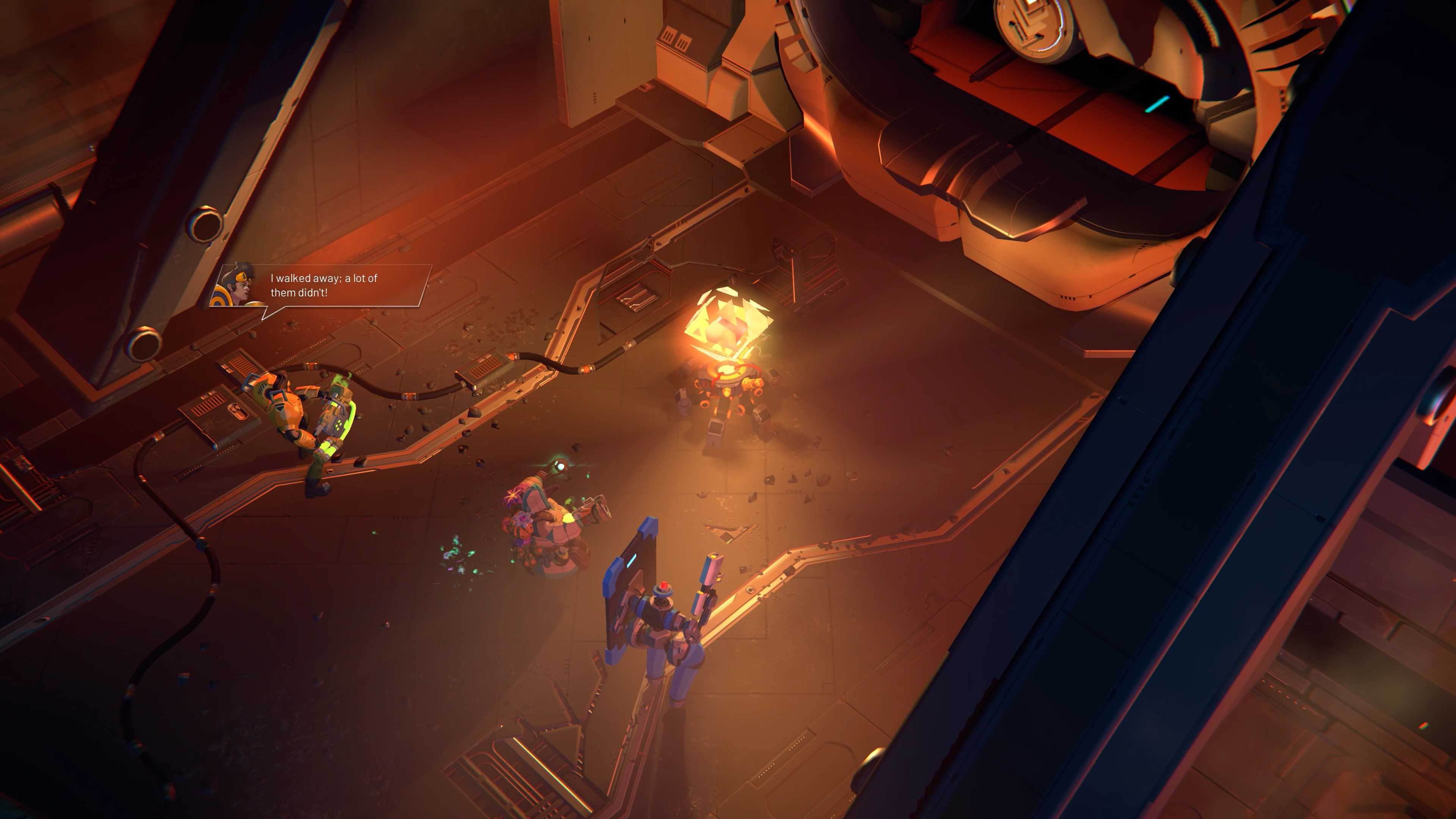Image resolution: width=1456 pixels, height=819 pixels.
Task: Click the glowing orange crystal on the pedestal
Action: coord(728,325)
